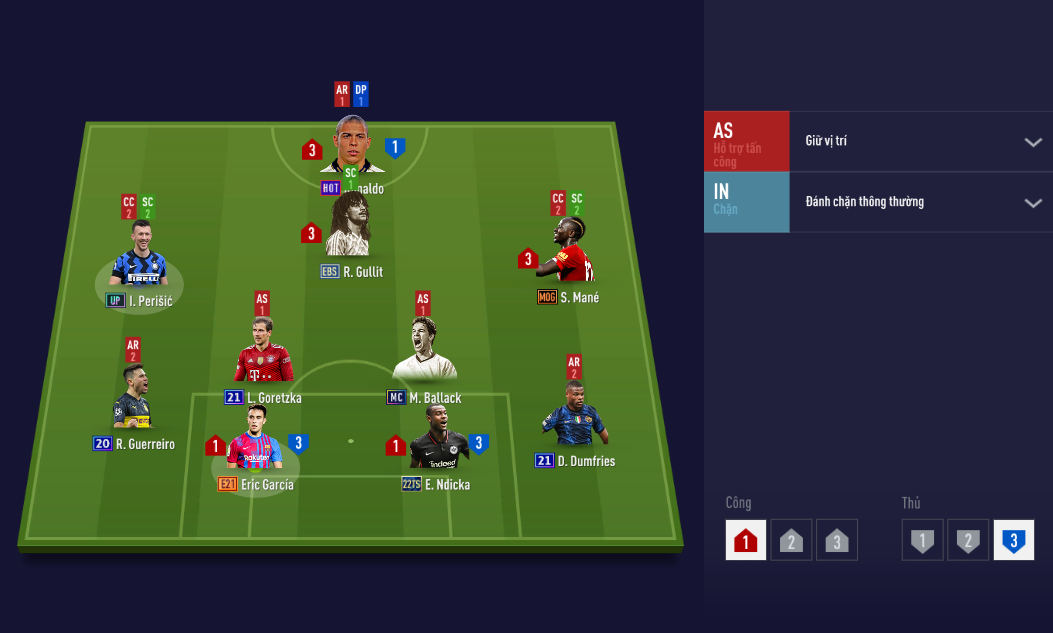Select left back R. Guerreiro
1053x633 pixels.
click(x=133, y=400)
